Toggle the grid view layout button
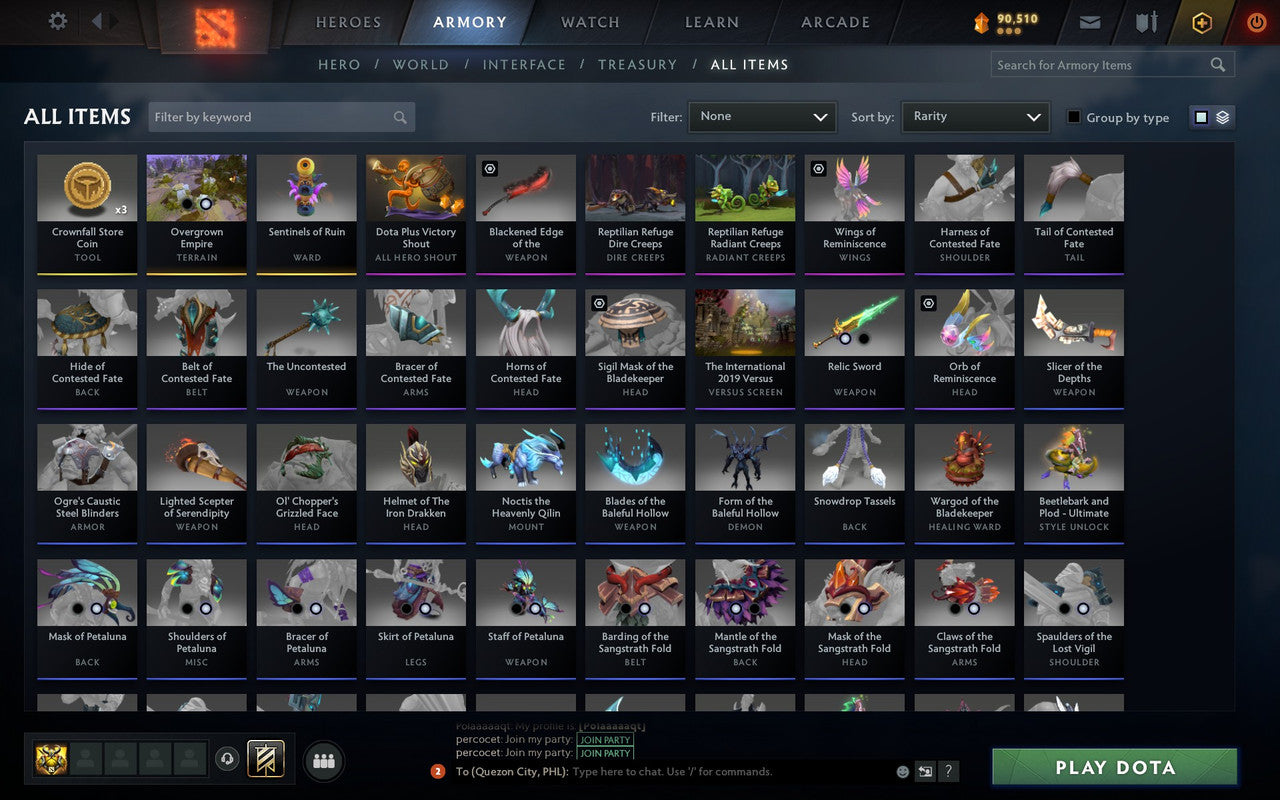 coord(1201,117)
